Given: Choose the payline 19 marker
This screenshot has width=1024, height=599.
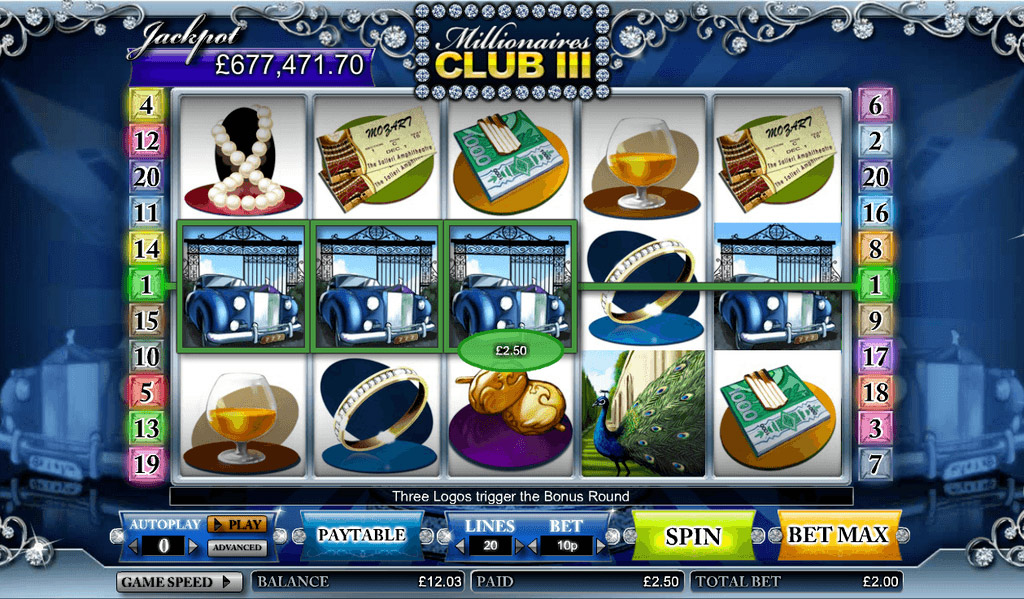Looking at the screenshot, I should click(146, 463).
